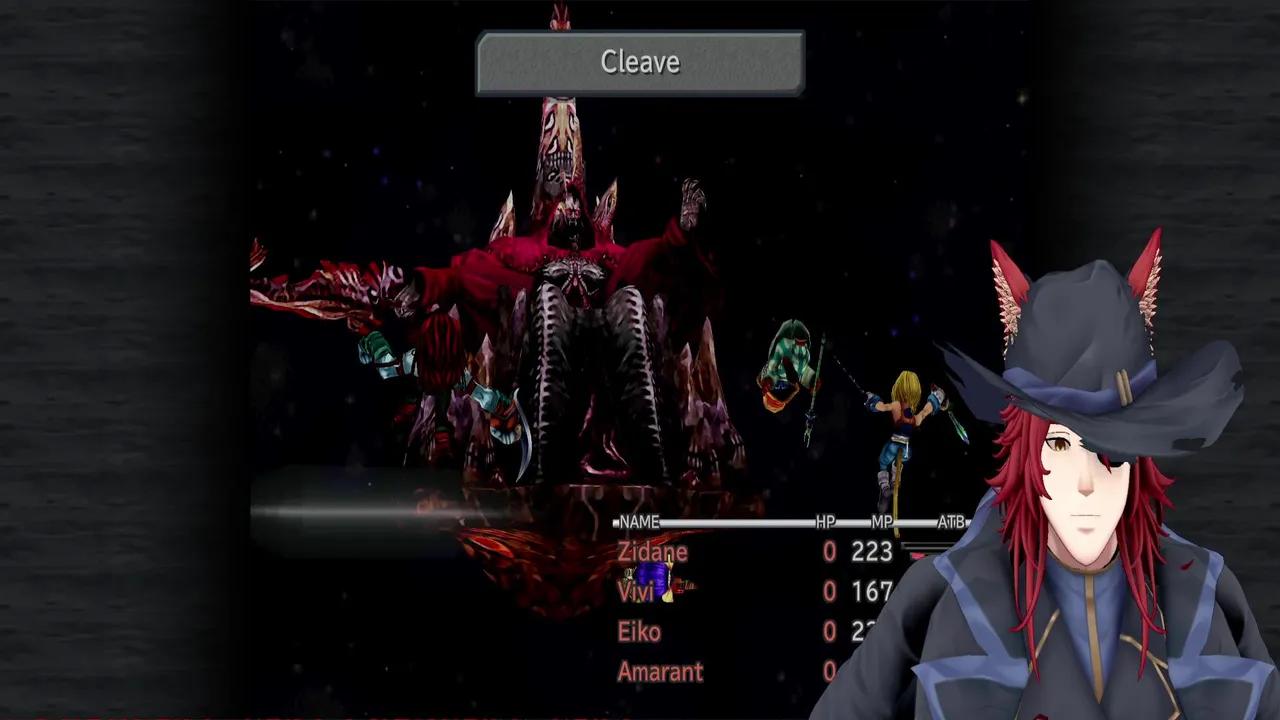Image resolution: width=1280 pixels, height=720 pixels.
Task: Select Zidane in the party status list
Action: click(x=653, y=552)
